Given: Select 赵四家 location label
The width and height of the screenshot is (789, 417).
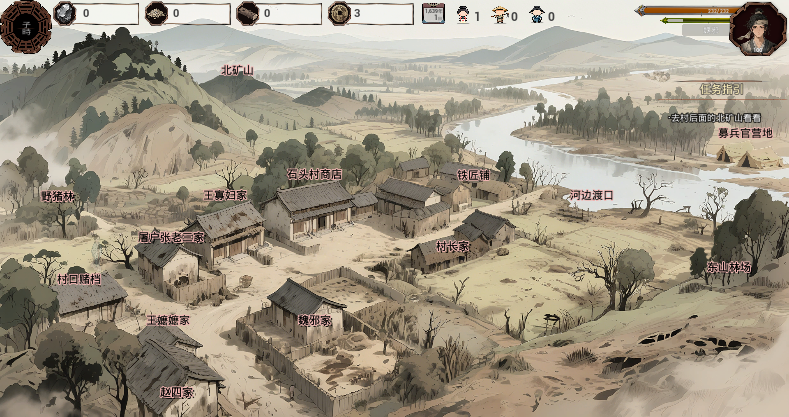Looking at the screenshot, I should click(178, 392).
